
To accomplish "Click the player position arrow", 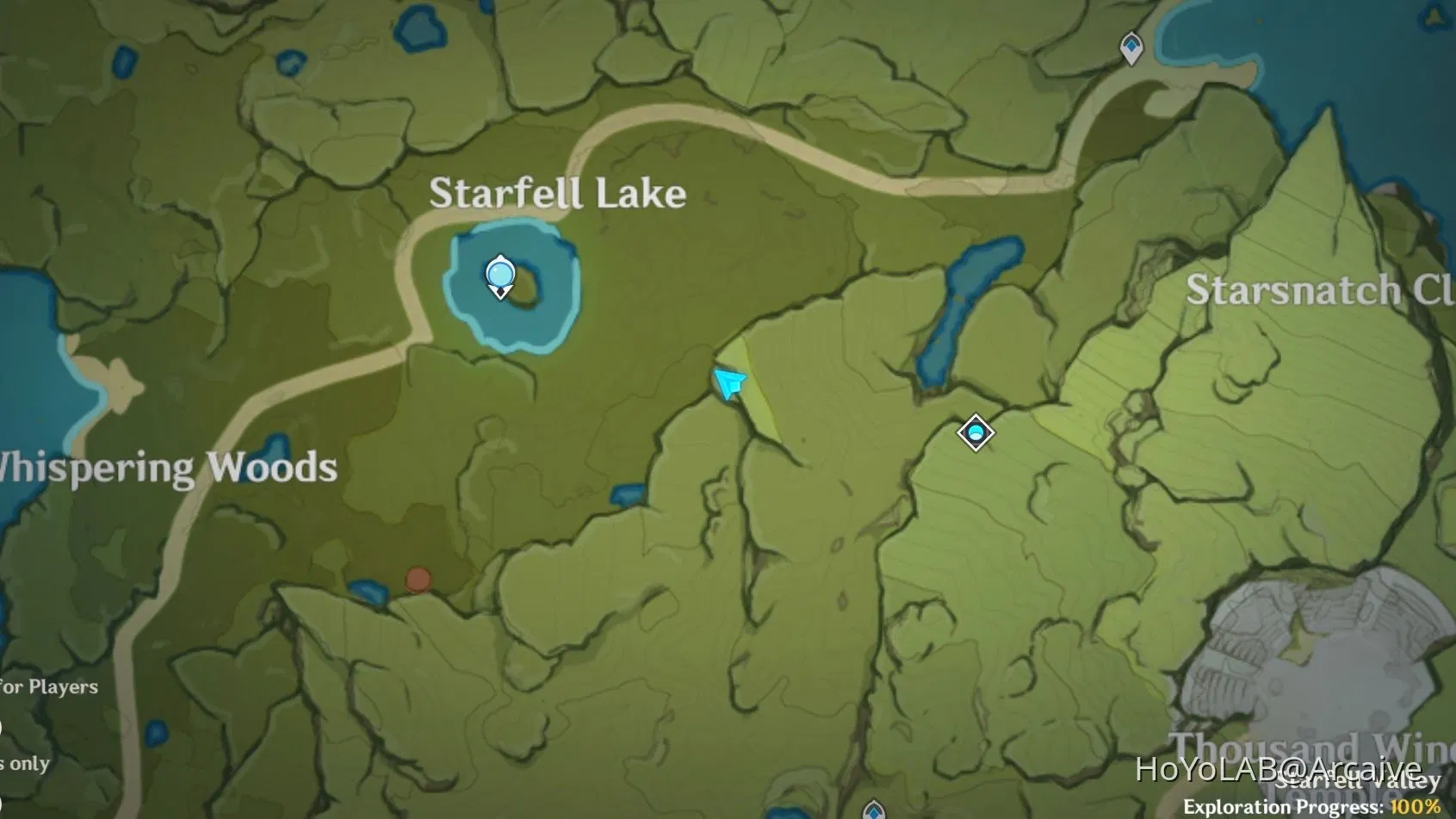I will coord(728,381).
